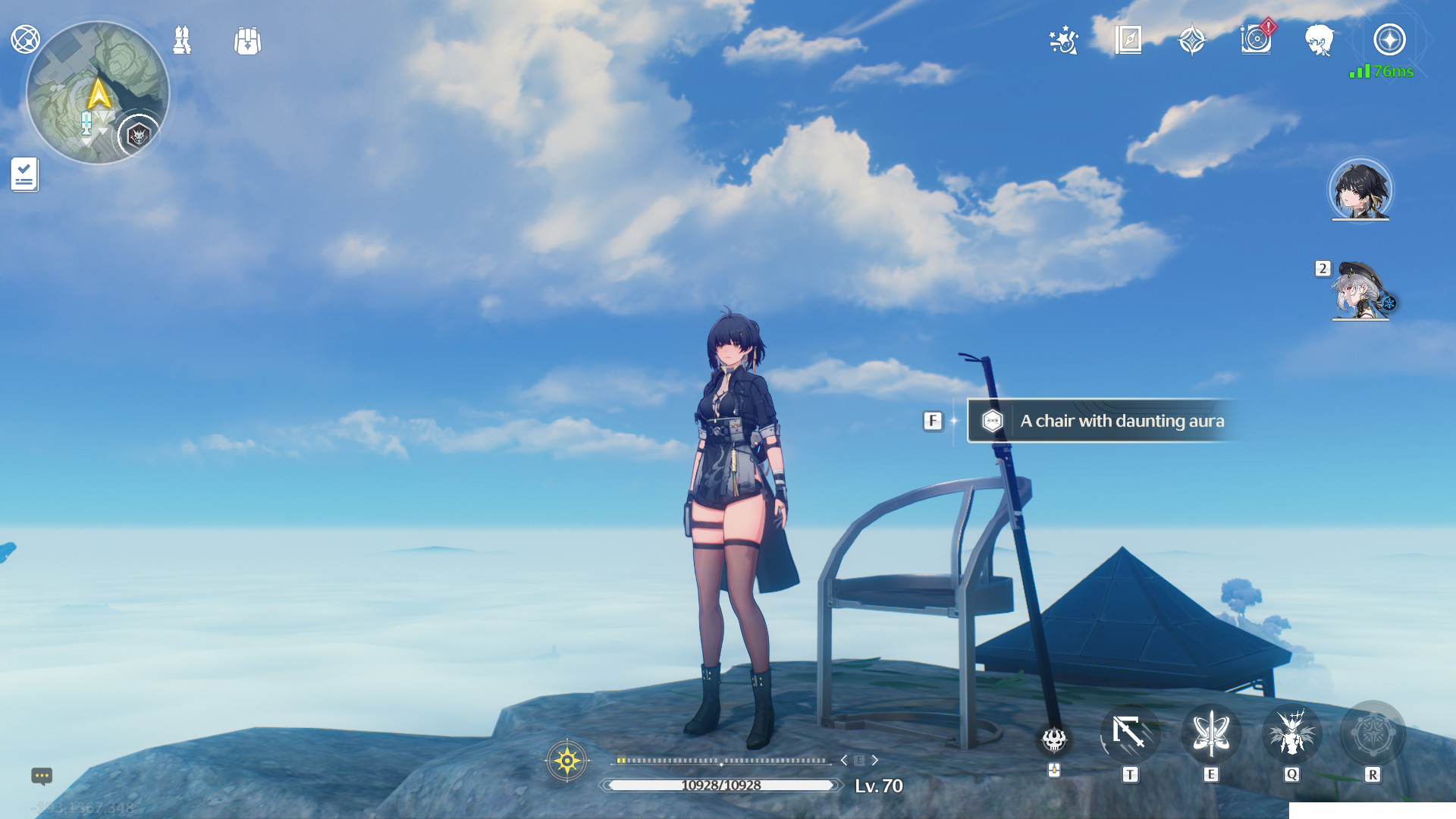
Task: Open the quest tracker checklist panel
Action: tap(25, 174)
